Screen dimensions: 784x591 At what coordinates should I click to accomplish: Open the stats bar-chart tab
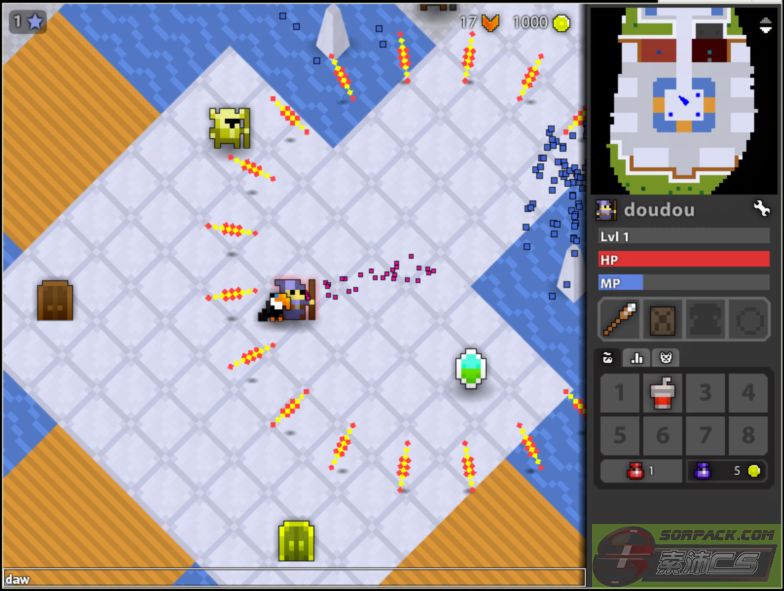pos(634,357)
